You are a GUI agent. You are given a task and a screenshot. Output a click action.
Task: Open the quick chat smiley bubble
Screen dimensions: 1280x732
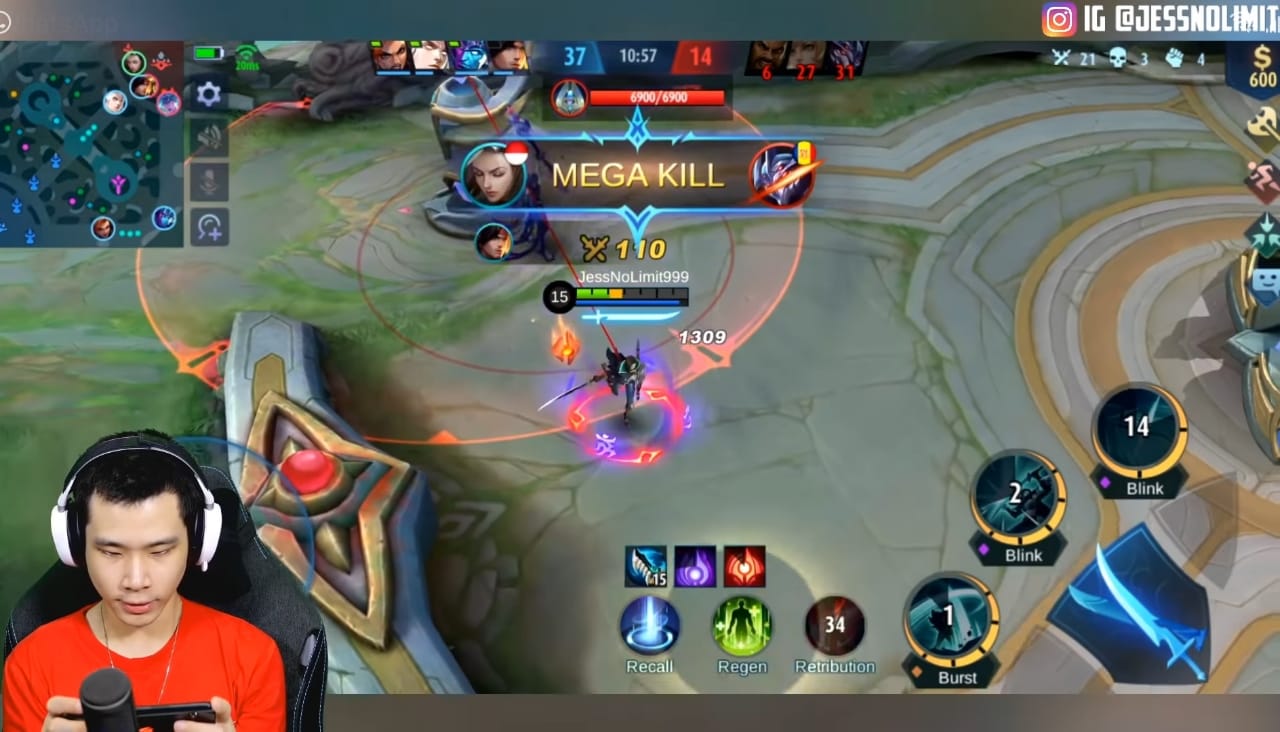pos(1266,285)
